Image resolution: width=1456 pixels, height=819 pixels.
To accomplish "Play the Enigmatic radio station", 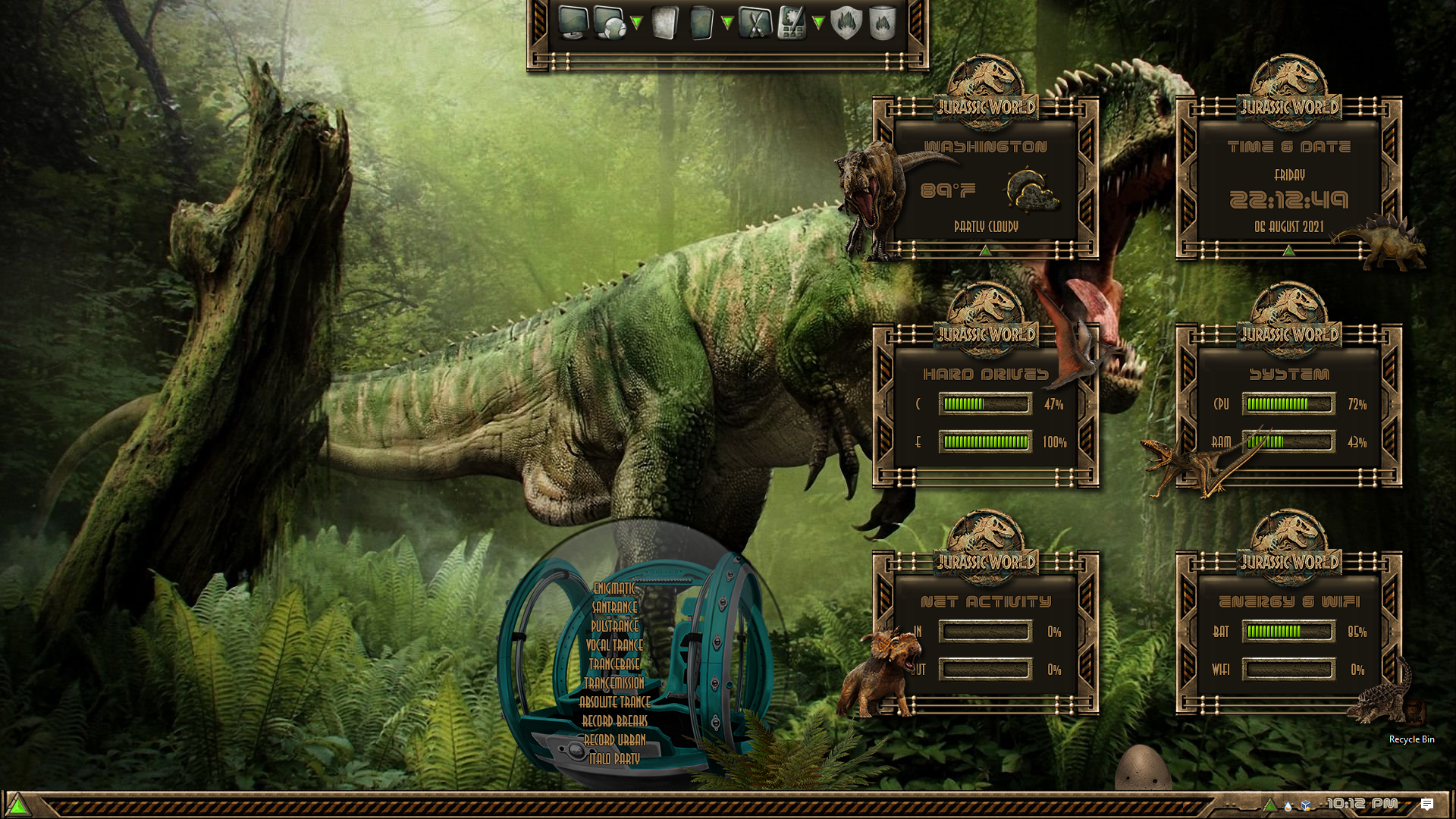I will (614, 588).
